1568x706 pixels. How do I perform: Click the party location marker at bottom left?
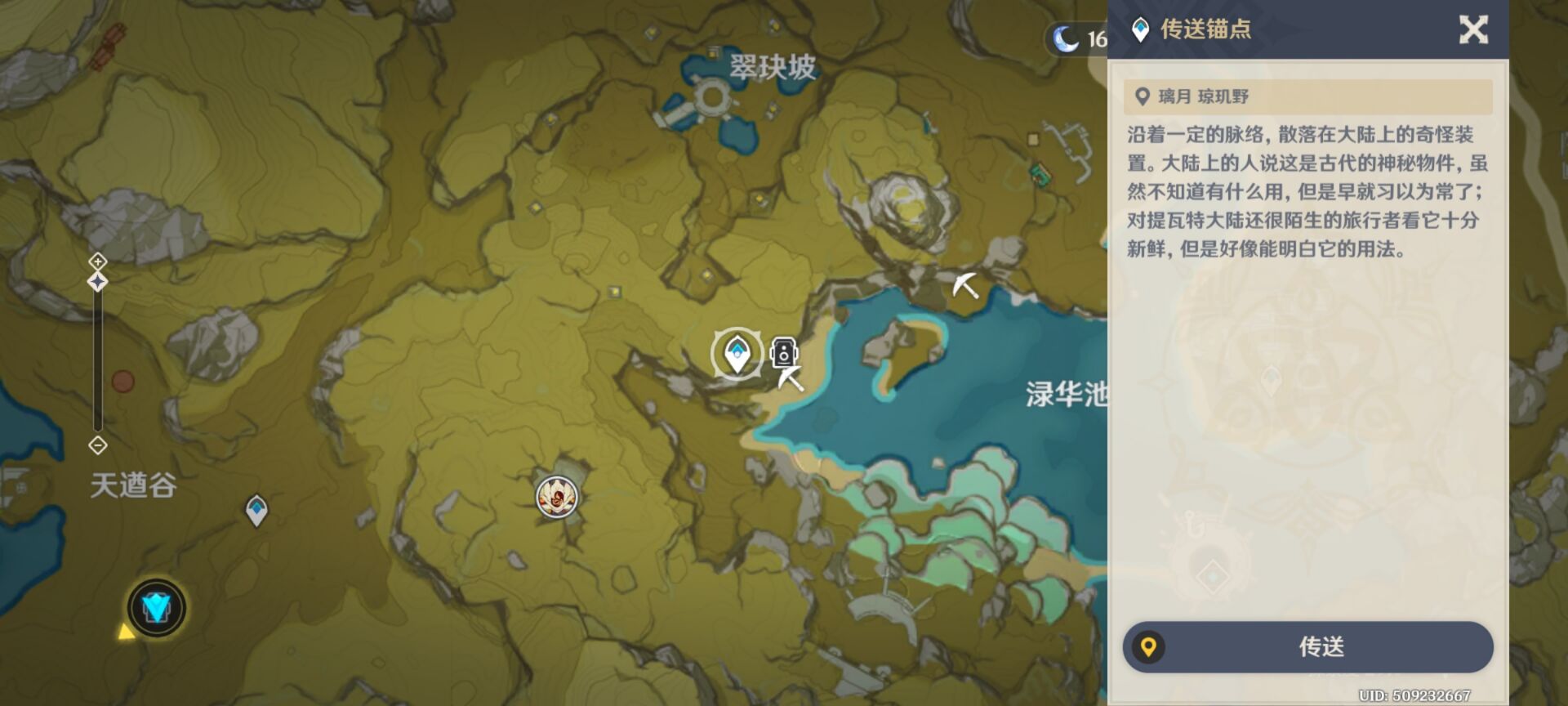point(155,608)
